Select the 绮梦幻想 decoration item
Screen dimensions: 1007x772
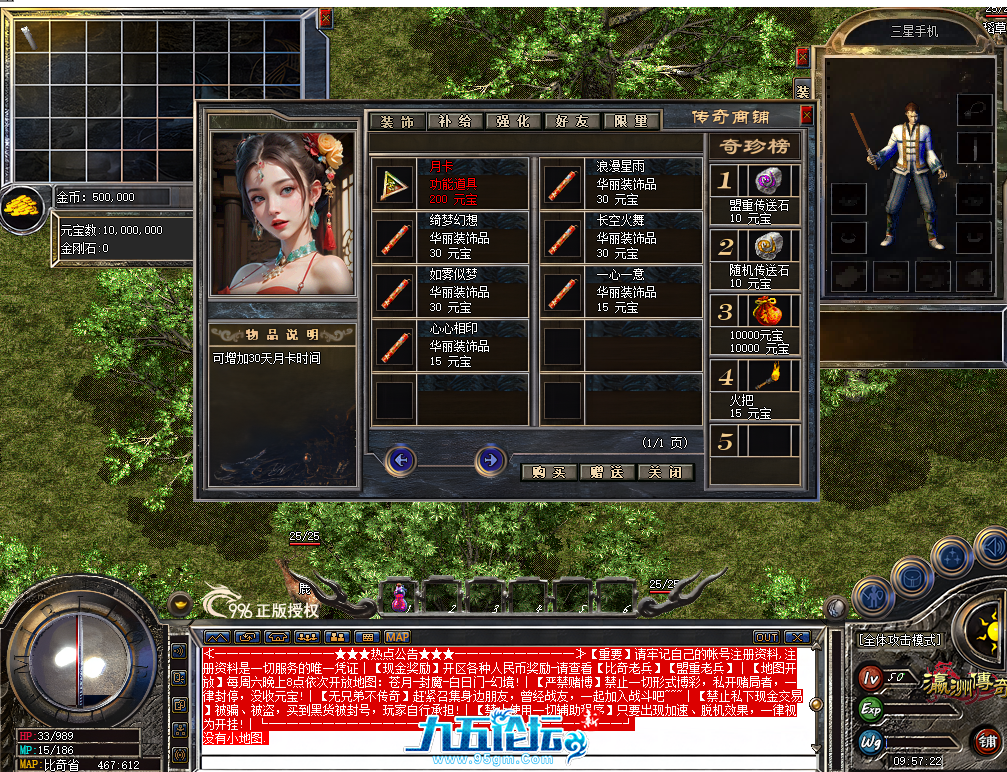[449, 237]
